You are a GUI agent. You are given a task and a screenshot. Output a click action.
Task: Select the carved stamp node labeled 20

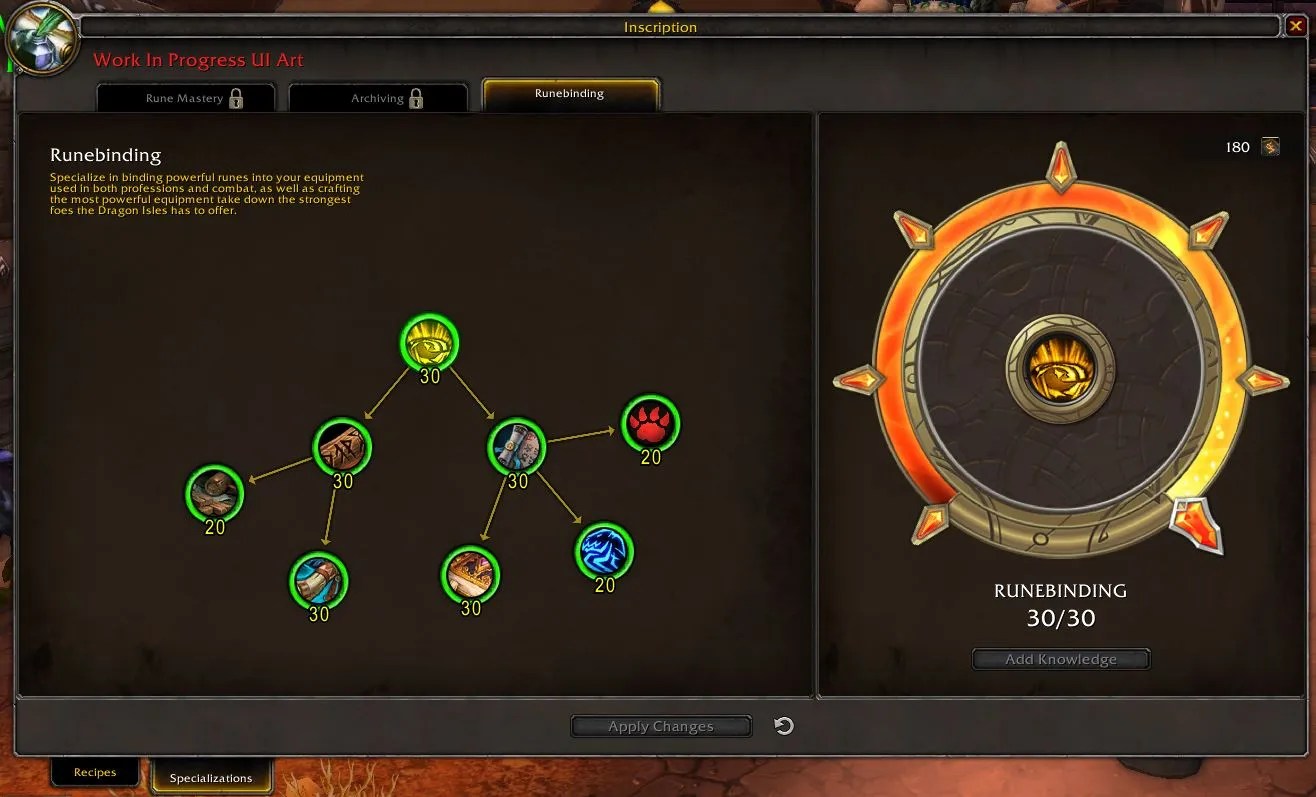pos(214,495)
